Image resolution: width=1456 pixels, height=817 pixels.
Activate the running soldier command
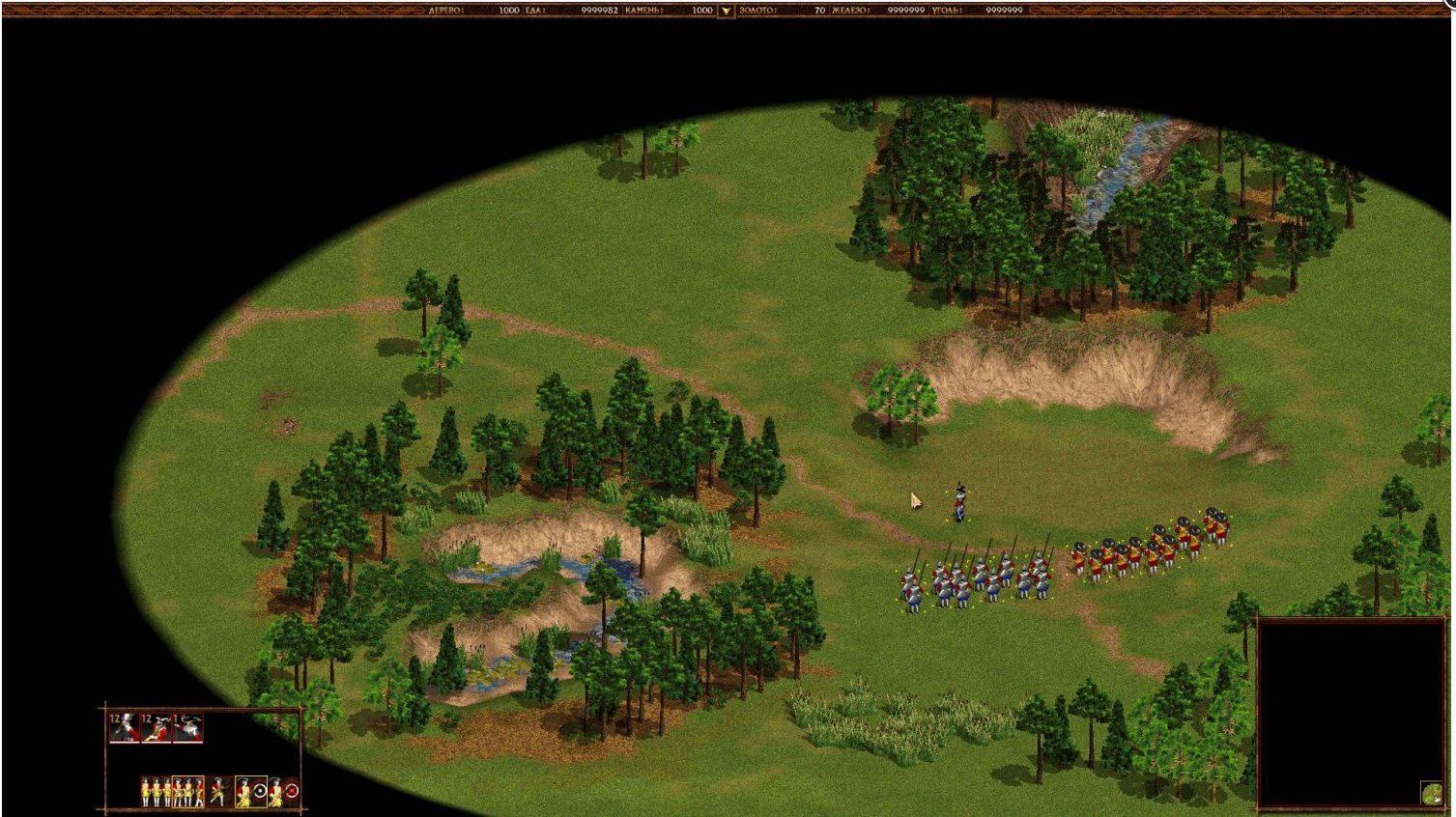coord(218,792)
